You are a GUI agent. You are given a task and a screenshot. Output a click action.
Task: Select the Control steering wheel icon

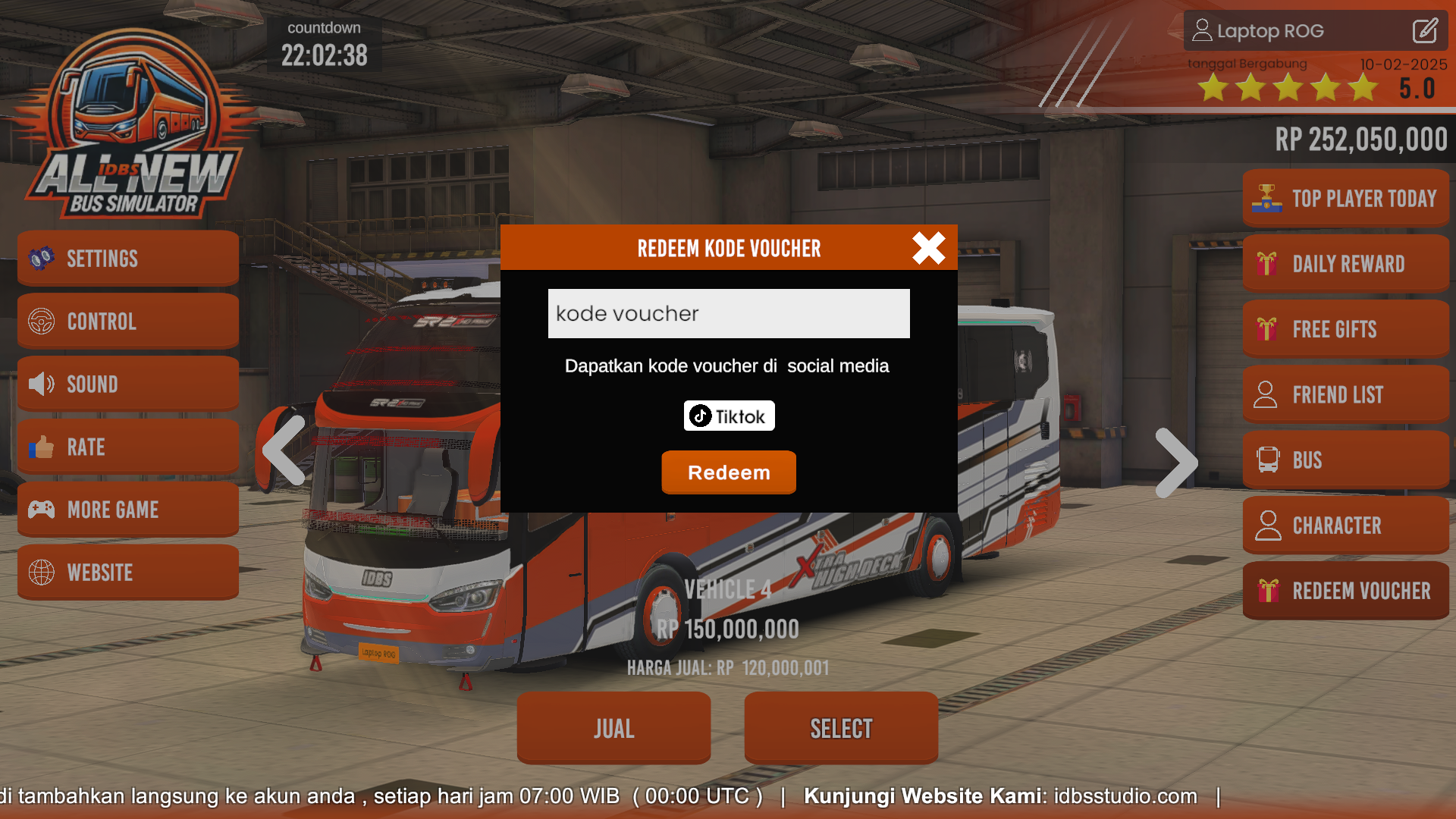(x=42, y=321)
